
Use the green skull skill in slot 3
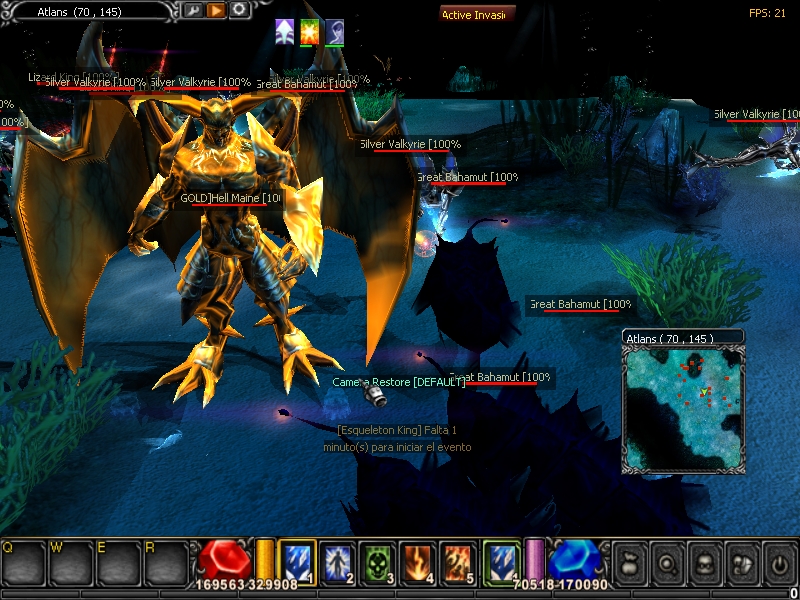point(378,560)
